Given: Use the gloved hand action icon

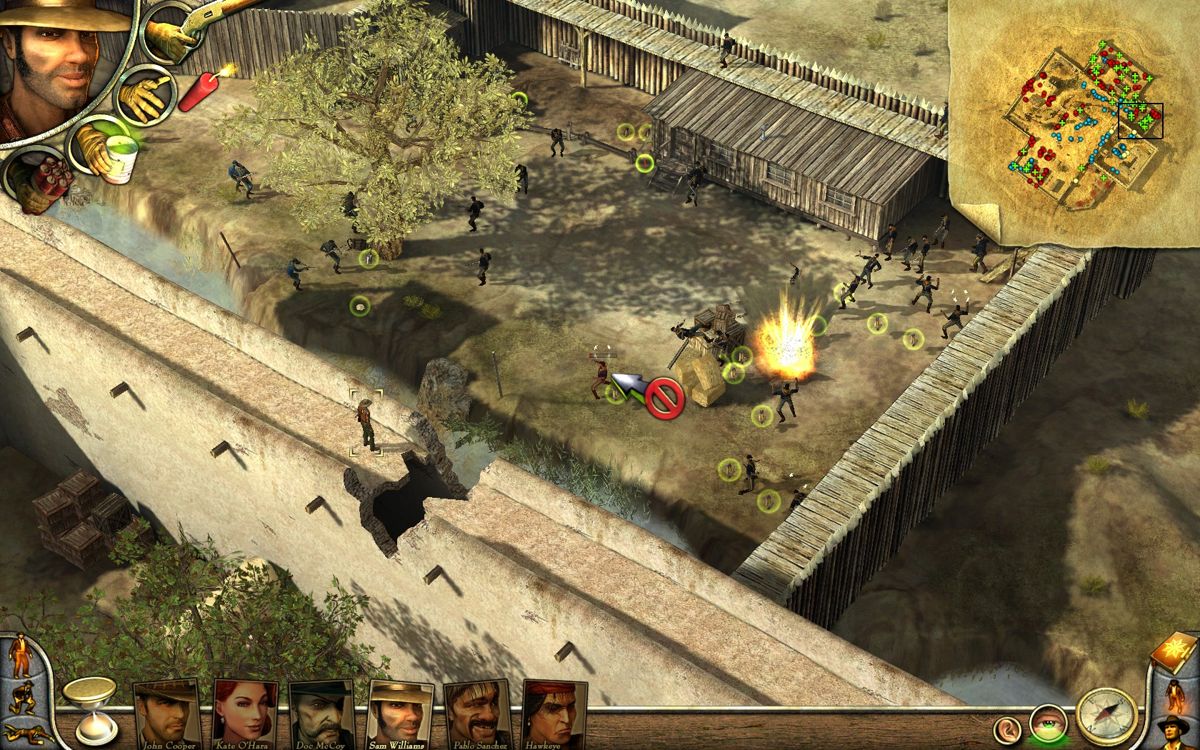Looking at the screenshot, I should pyautogui.click(x=143, y=96).
